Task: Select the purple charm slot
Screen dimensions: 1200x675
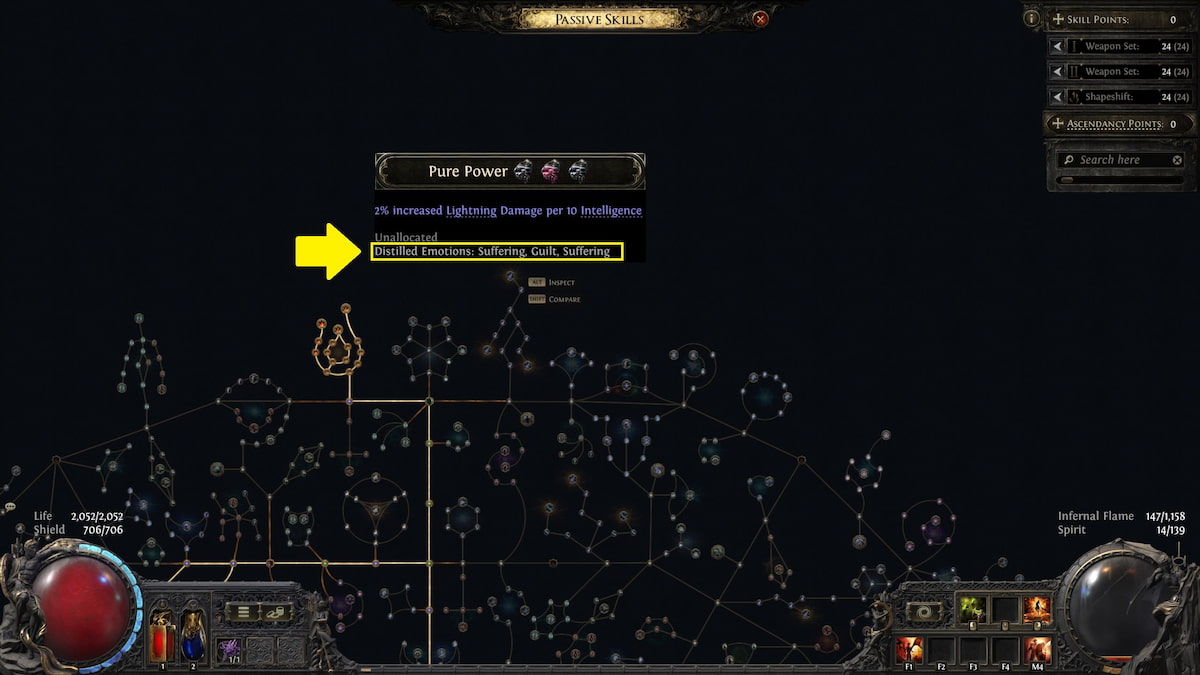Action: pyautogui.click(x=228, y=649)
